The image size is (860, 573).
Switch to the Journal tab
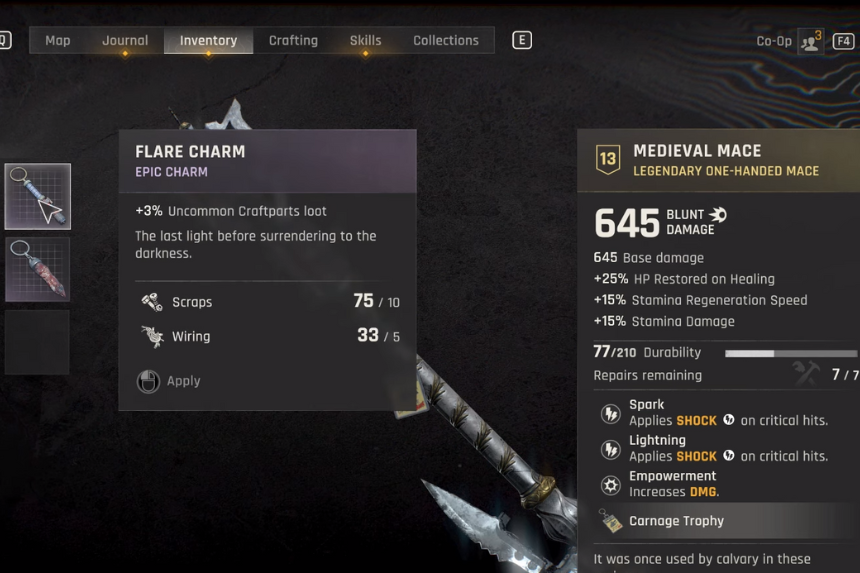click(125, 41)
